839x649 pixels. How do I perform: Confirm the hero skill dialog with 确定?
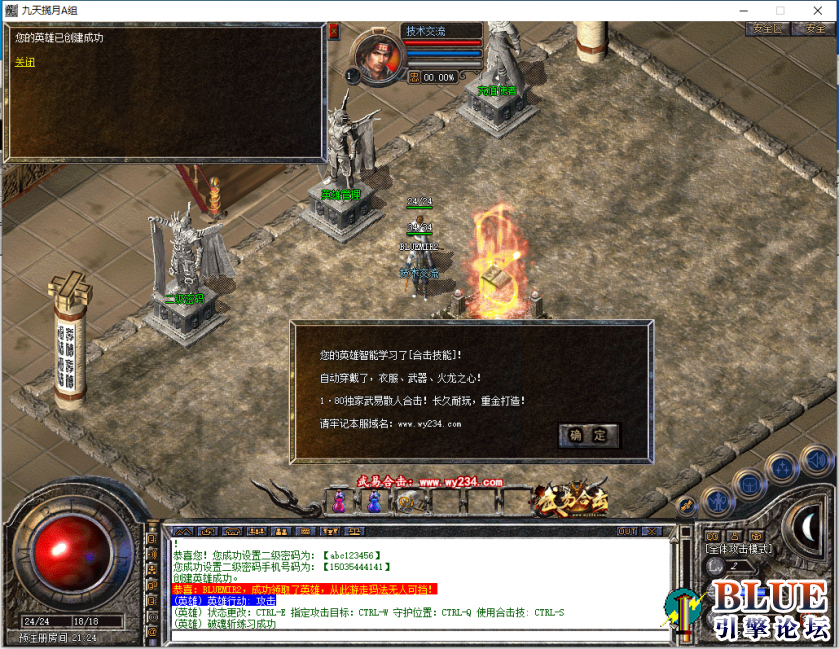click(x=589, y=435)
